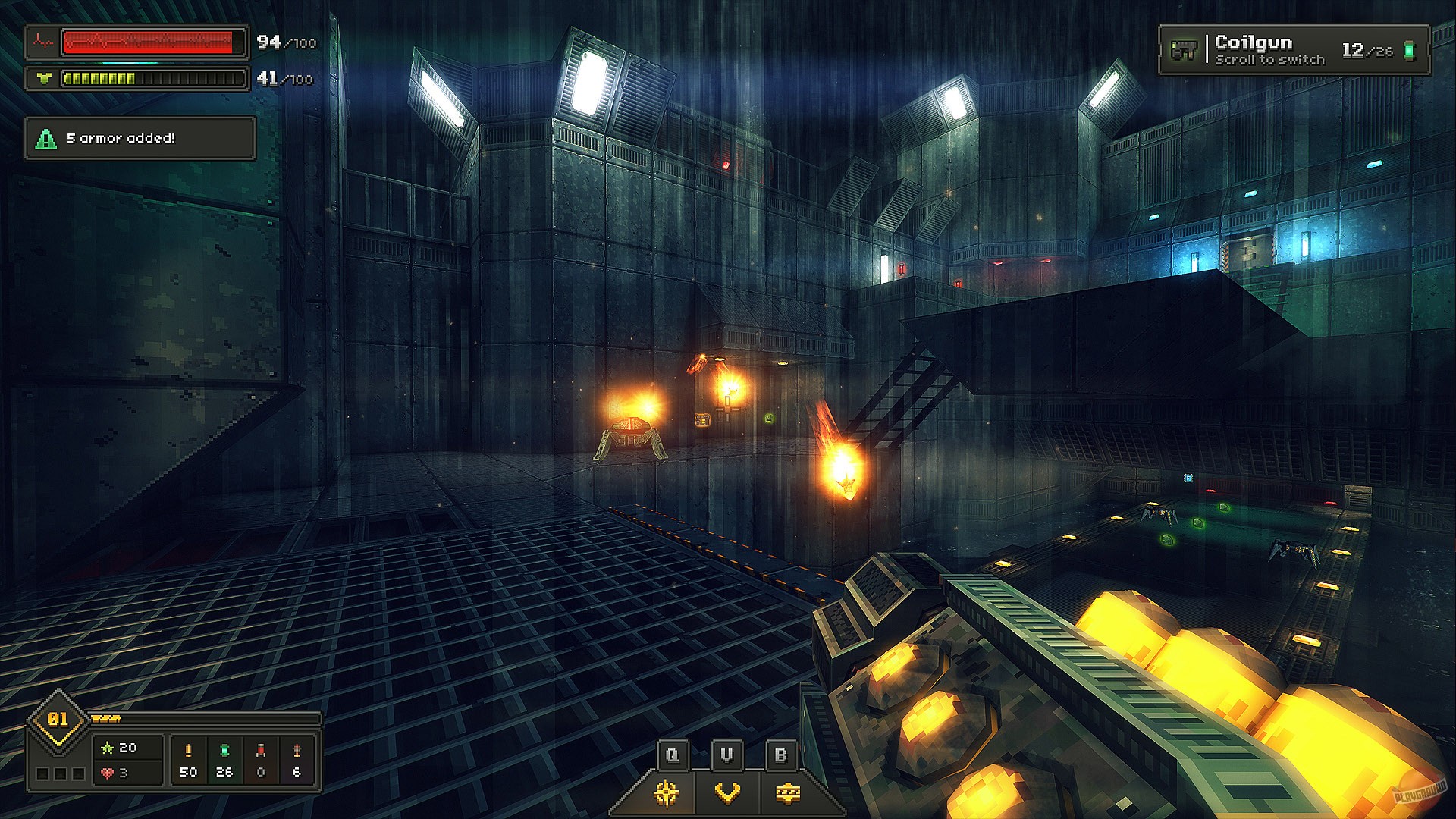Select the bullet ammo icon showing 50

188,748
